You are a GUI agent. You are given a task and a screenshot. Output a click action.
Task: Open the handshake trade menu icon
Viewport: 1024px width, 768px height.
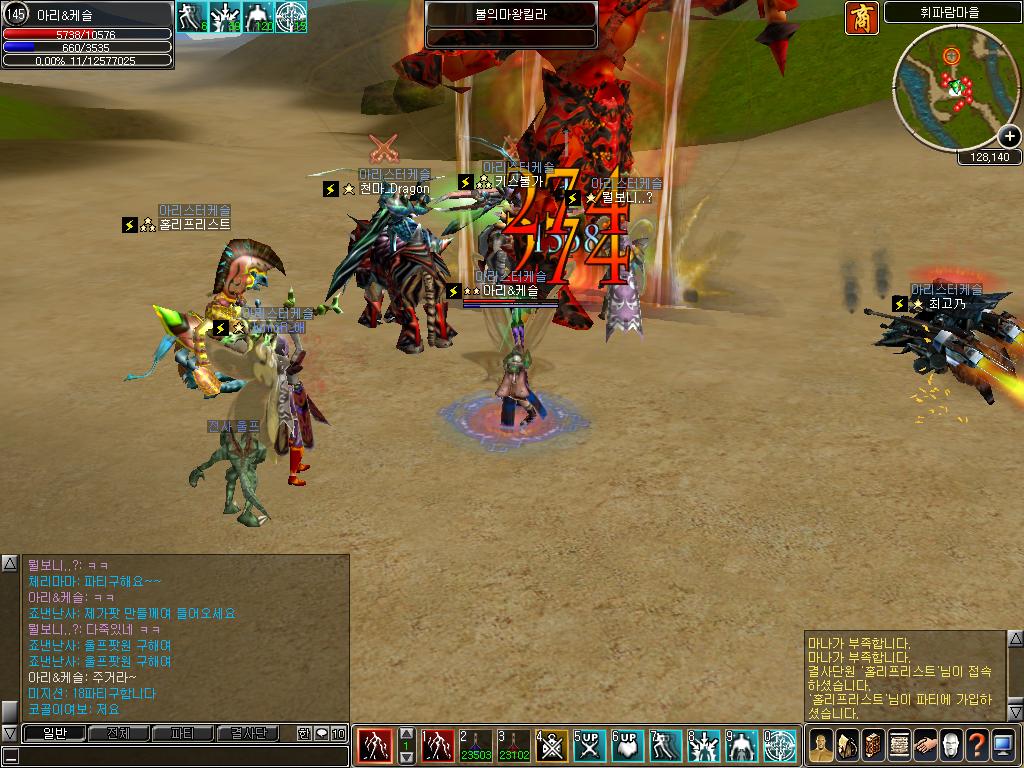pos(925,745)
